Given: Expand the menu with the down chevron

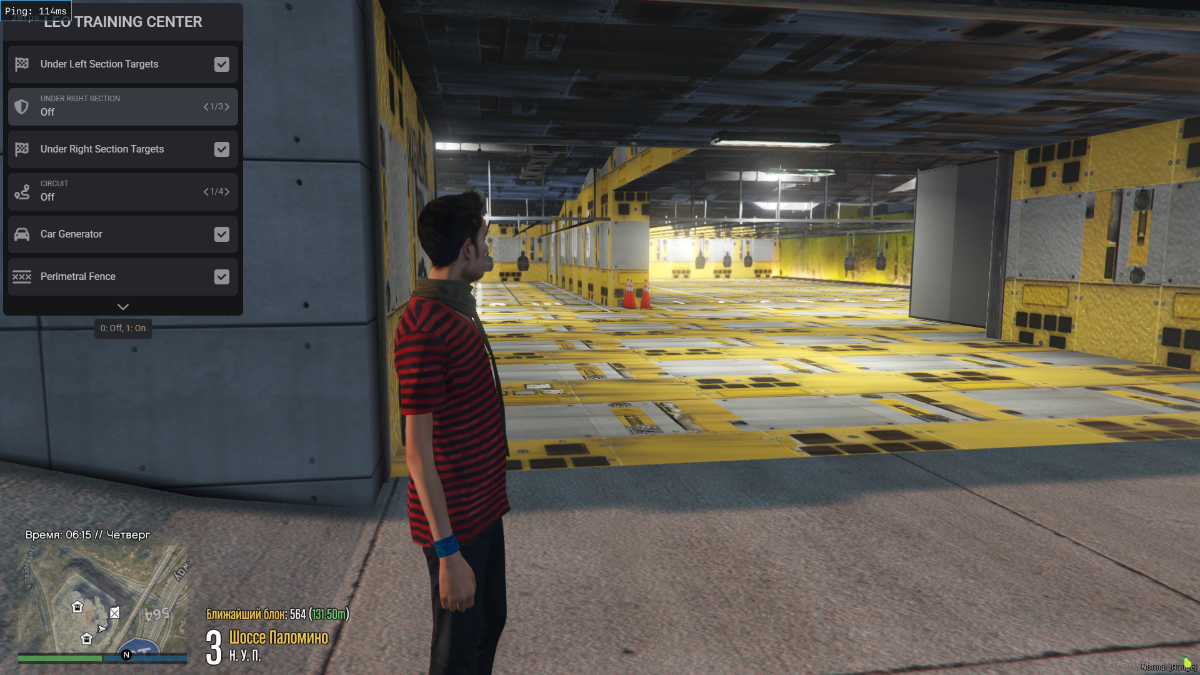Looking at the screenshot, I should pyautogui.click(x=123, y=306).
